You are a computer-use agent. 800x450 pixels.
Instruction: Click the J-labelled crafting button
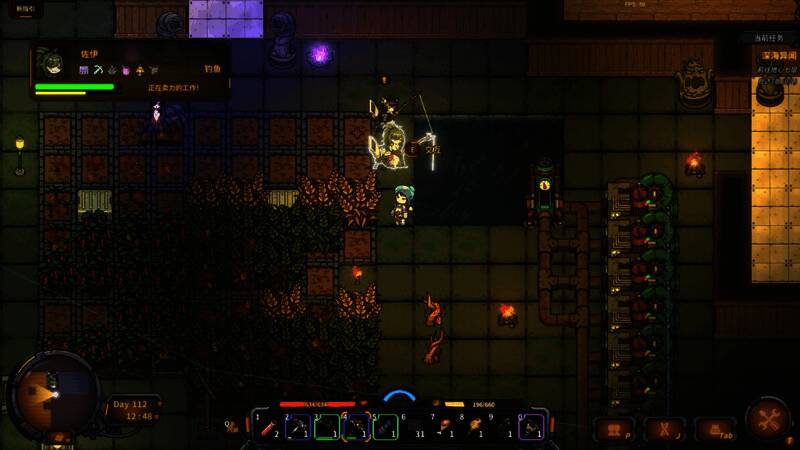click(663, 430)
